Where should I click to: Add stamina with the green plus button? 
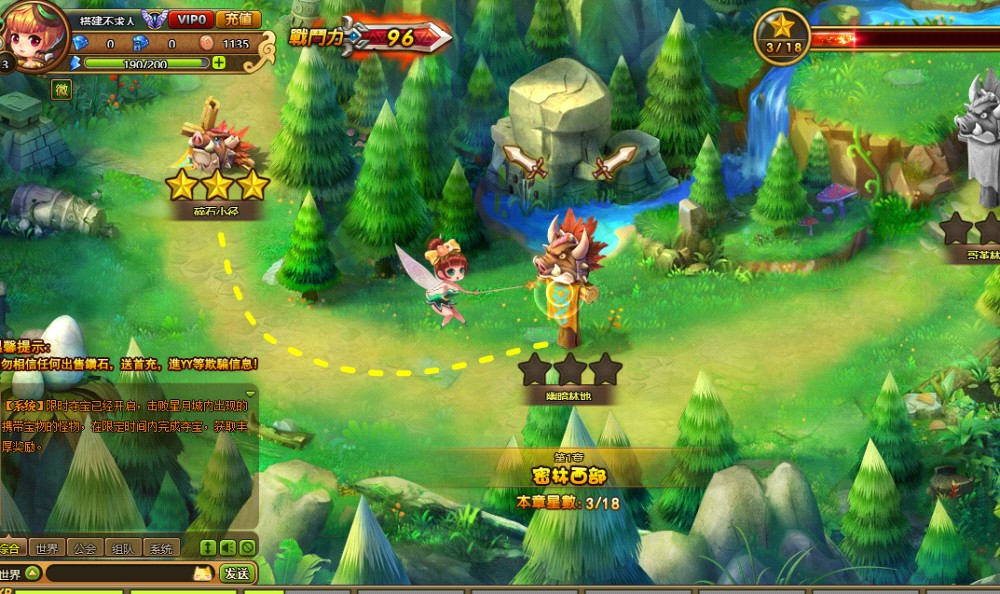point(219,62)
